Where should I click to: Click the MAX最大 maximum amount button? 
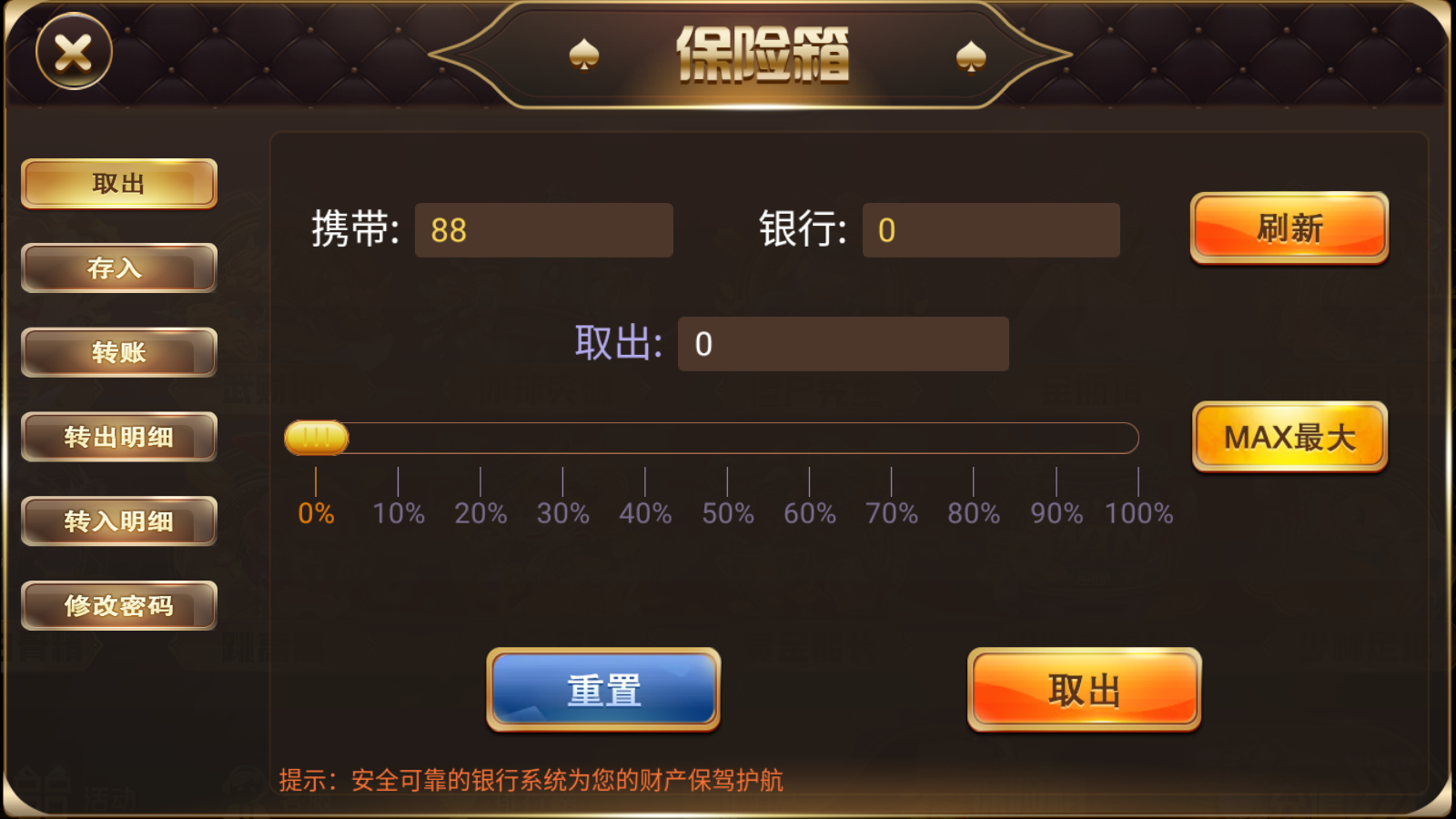(1289, 438)
